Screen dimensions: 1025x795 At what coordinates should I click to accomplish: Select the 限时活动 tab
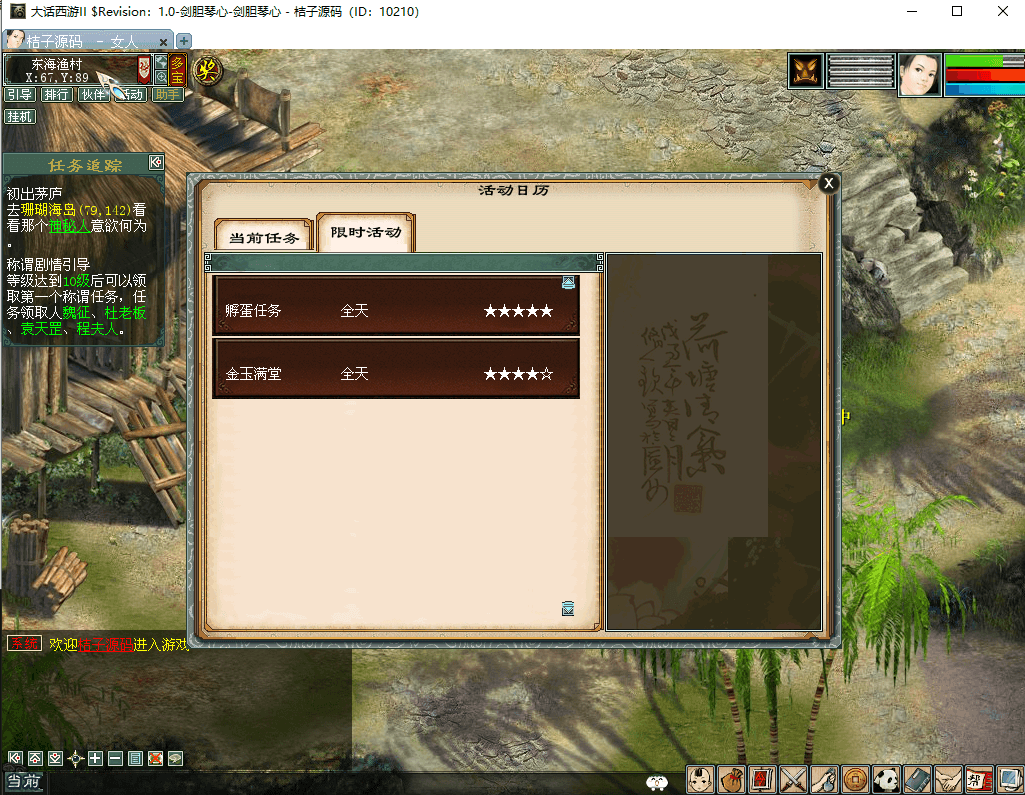pos(366,232)
